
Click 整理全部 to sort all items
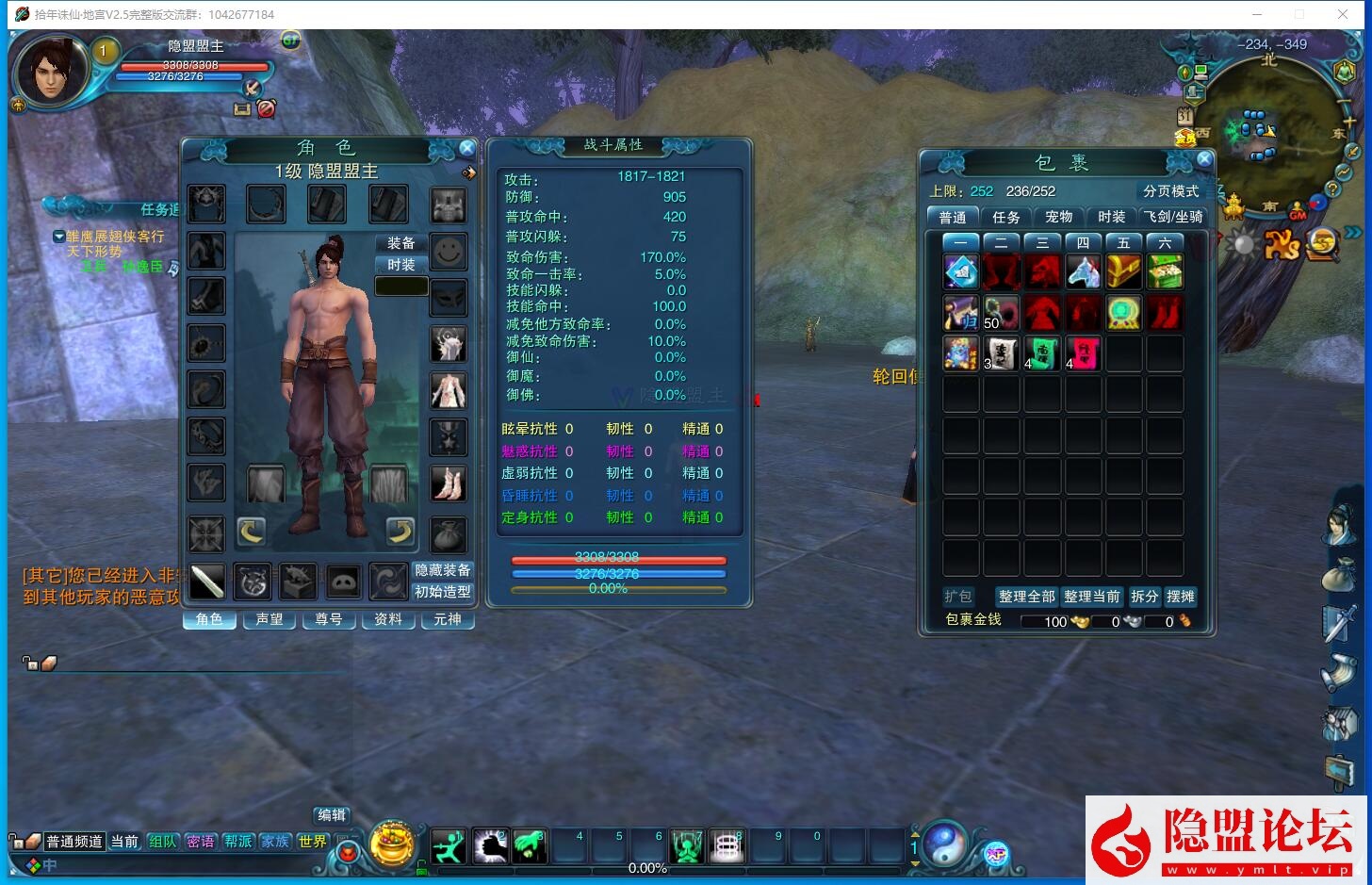pyautogui.click(x=1026, y=597)
